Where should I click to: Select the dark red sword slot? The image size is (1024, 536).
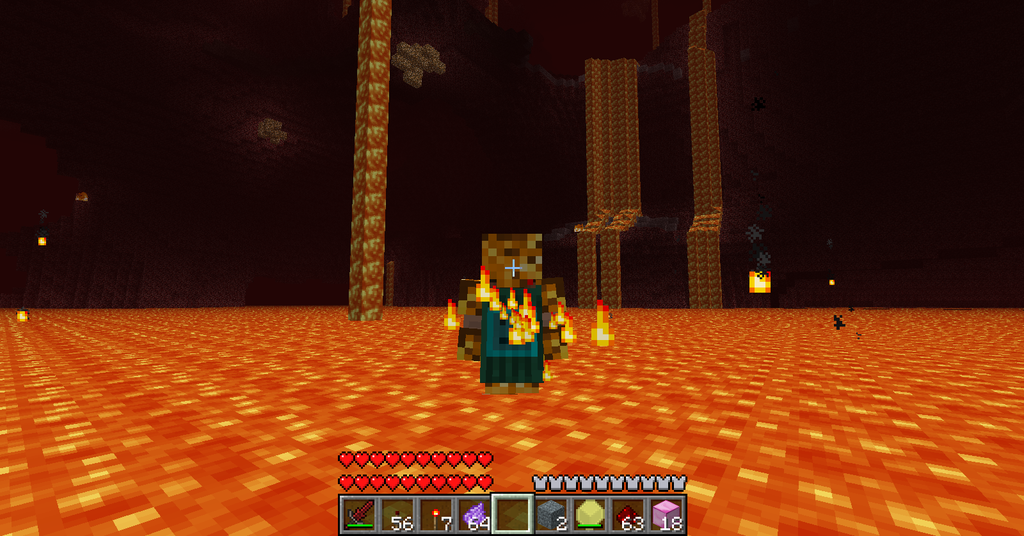[359, 515]
